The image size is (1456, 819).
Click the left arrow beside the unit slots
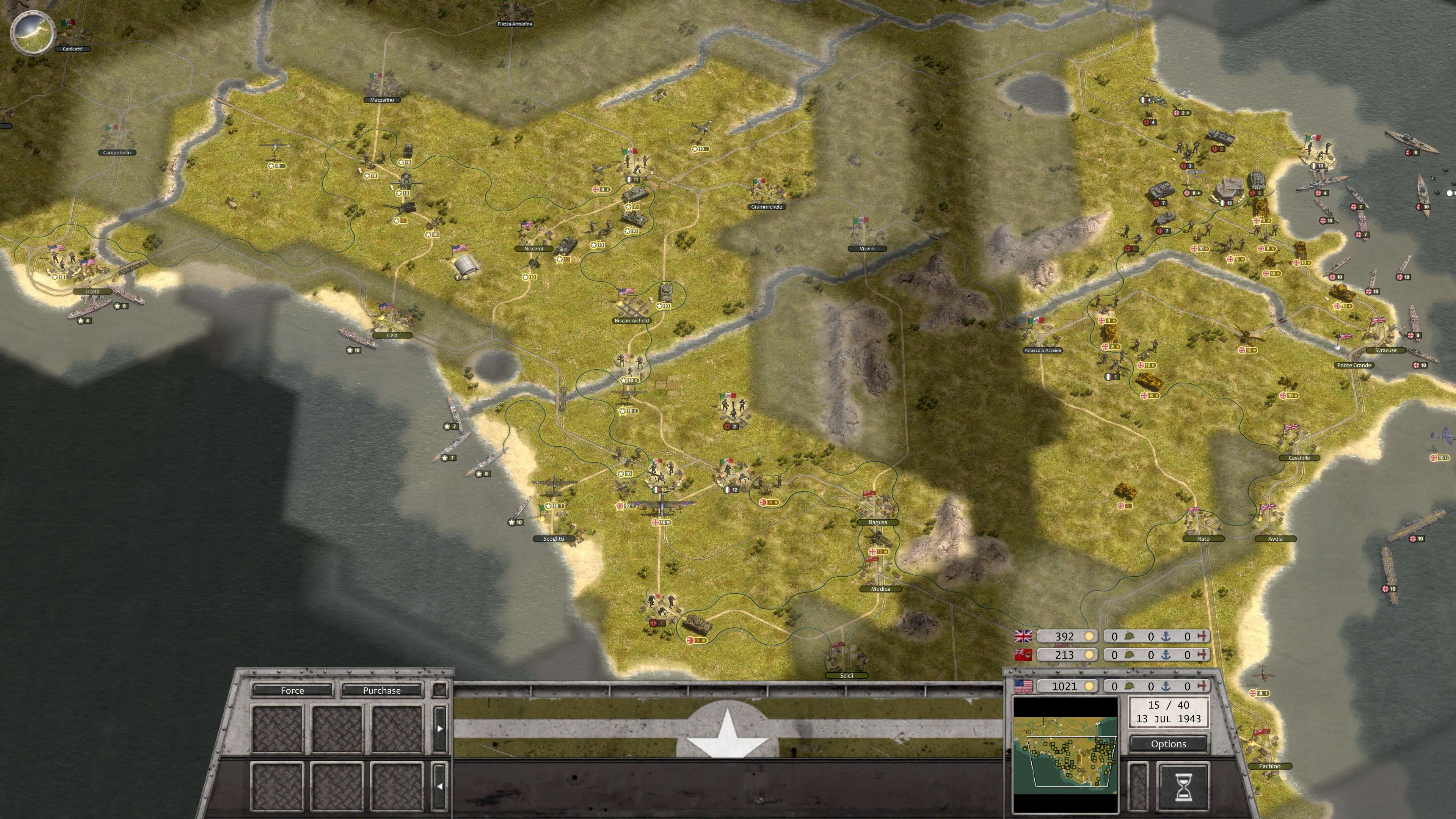pos(440,786)
